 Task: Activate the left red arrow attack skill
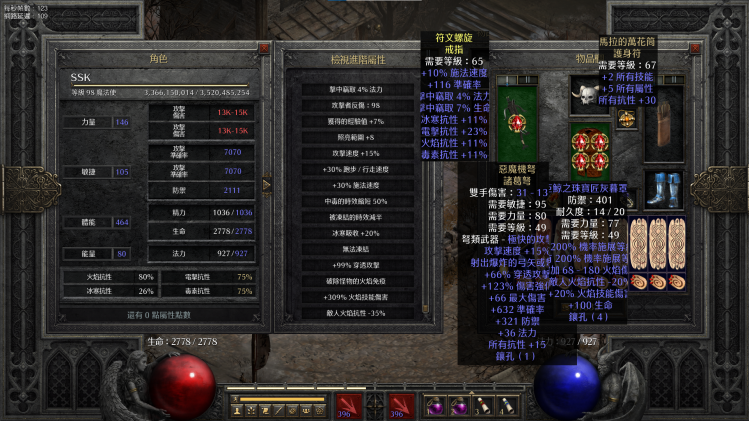(346, 405)
